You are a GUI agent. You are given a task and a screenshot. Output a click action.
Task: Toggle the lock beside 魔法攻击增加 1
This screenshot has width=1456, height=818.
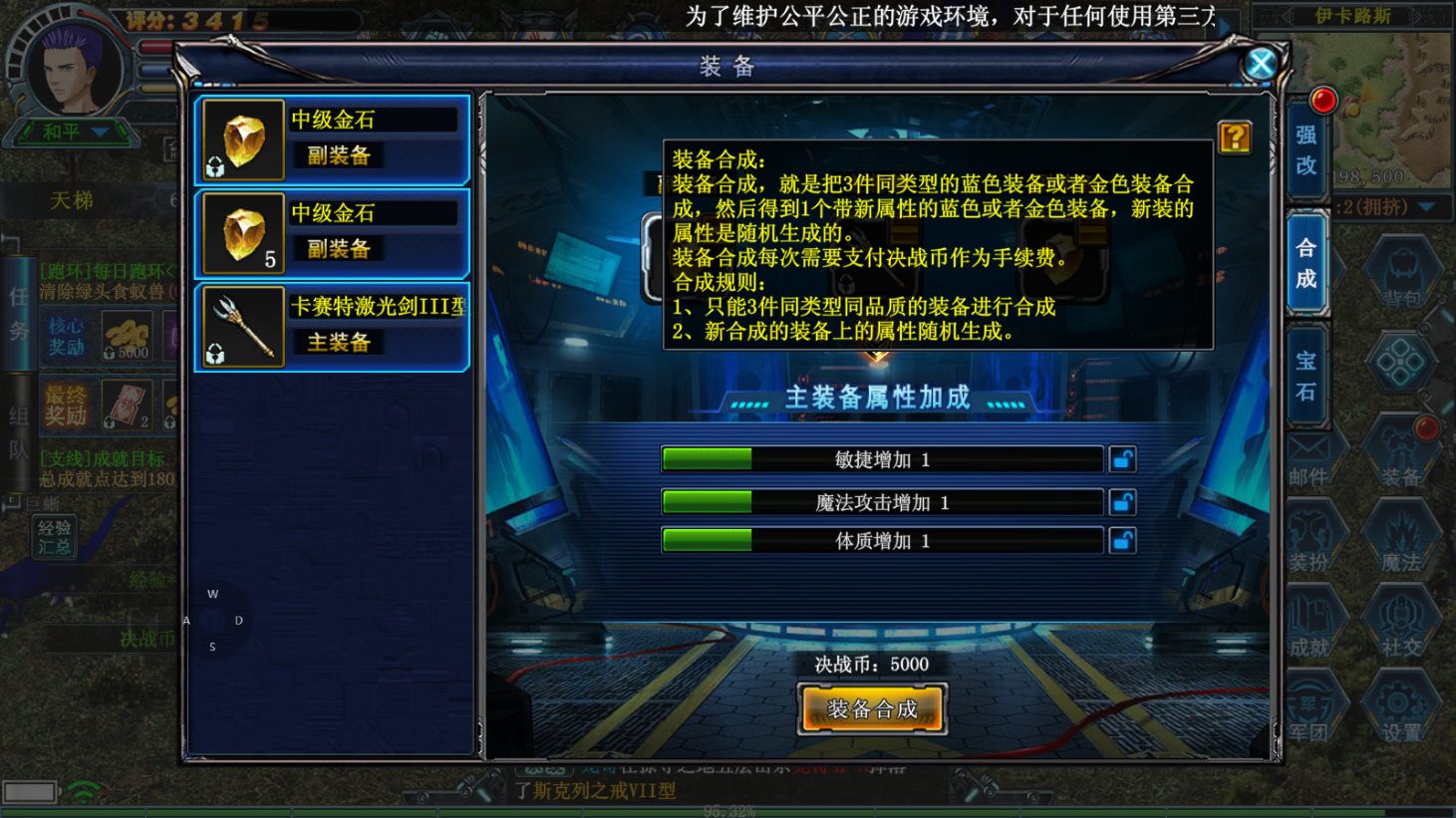point(1121,502)
